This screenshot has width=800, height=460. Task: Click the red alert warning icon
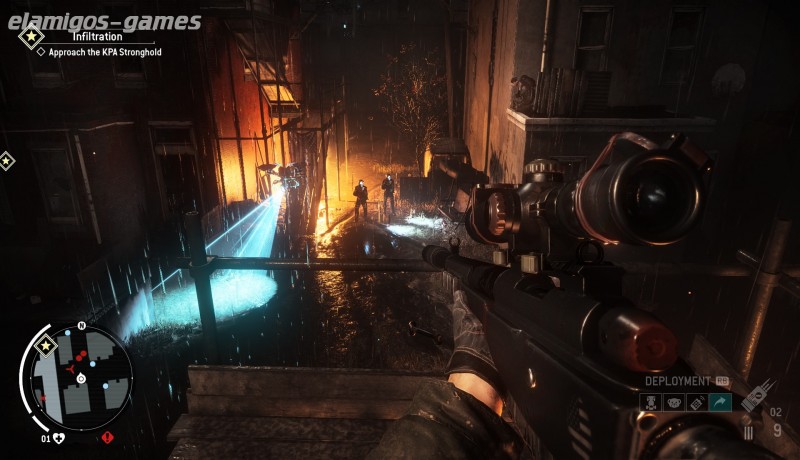(x=107, y=437)
